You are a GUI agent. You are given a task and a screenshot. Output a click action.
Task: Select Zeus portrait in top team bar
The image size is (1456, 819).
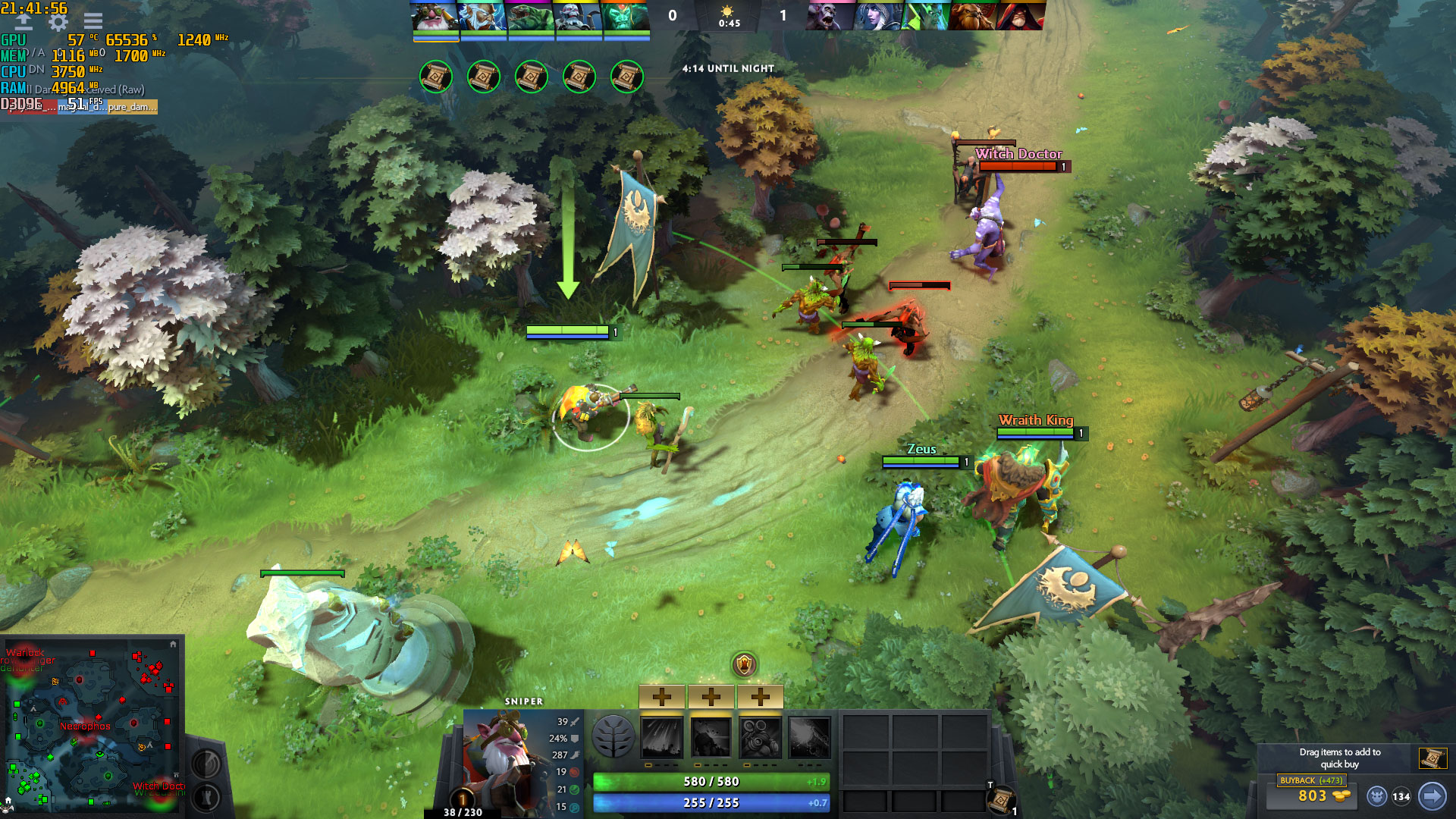coord(483,17)
